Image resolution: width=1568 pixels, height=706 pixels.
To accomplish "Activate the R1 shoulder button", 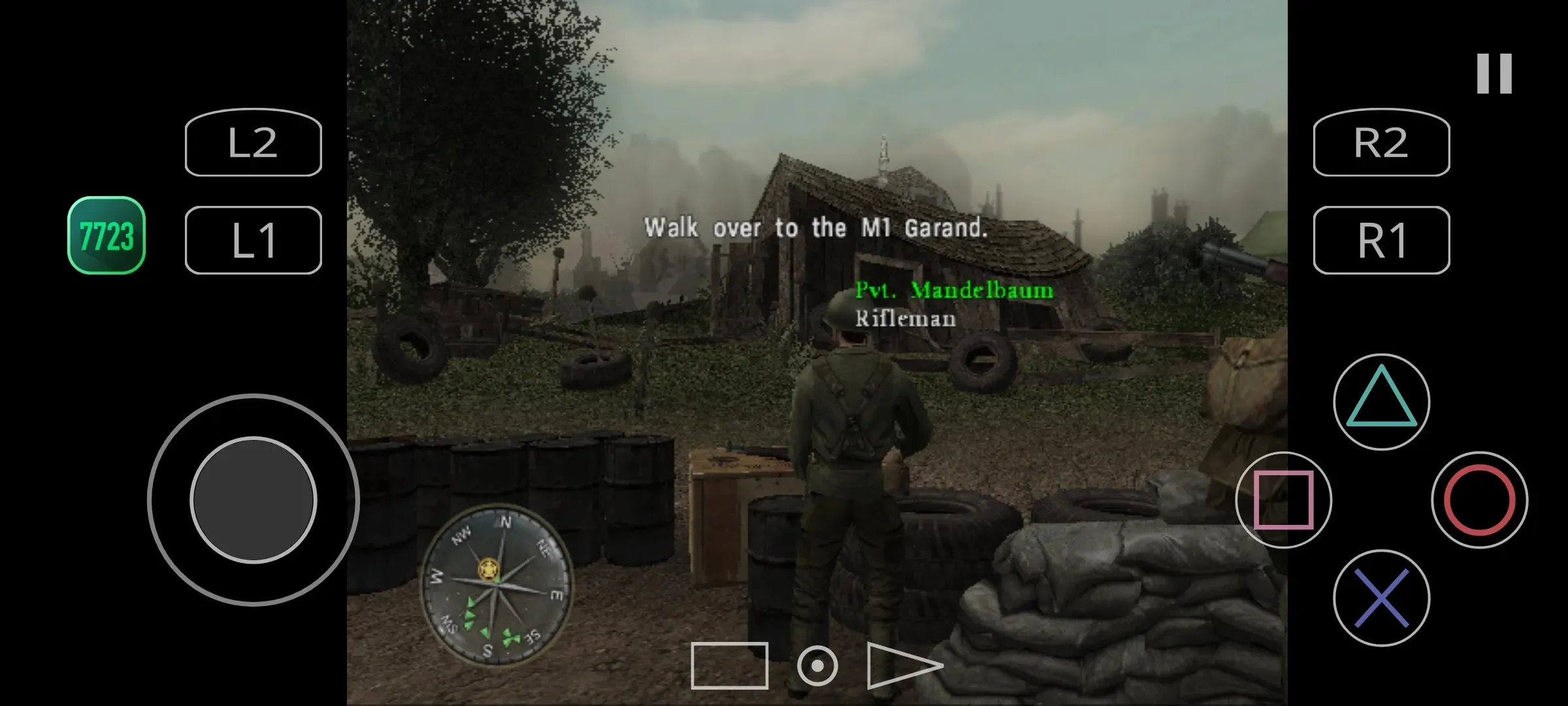I will point(1381,240).
